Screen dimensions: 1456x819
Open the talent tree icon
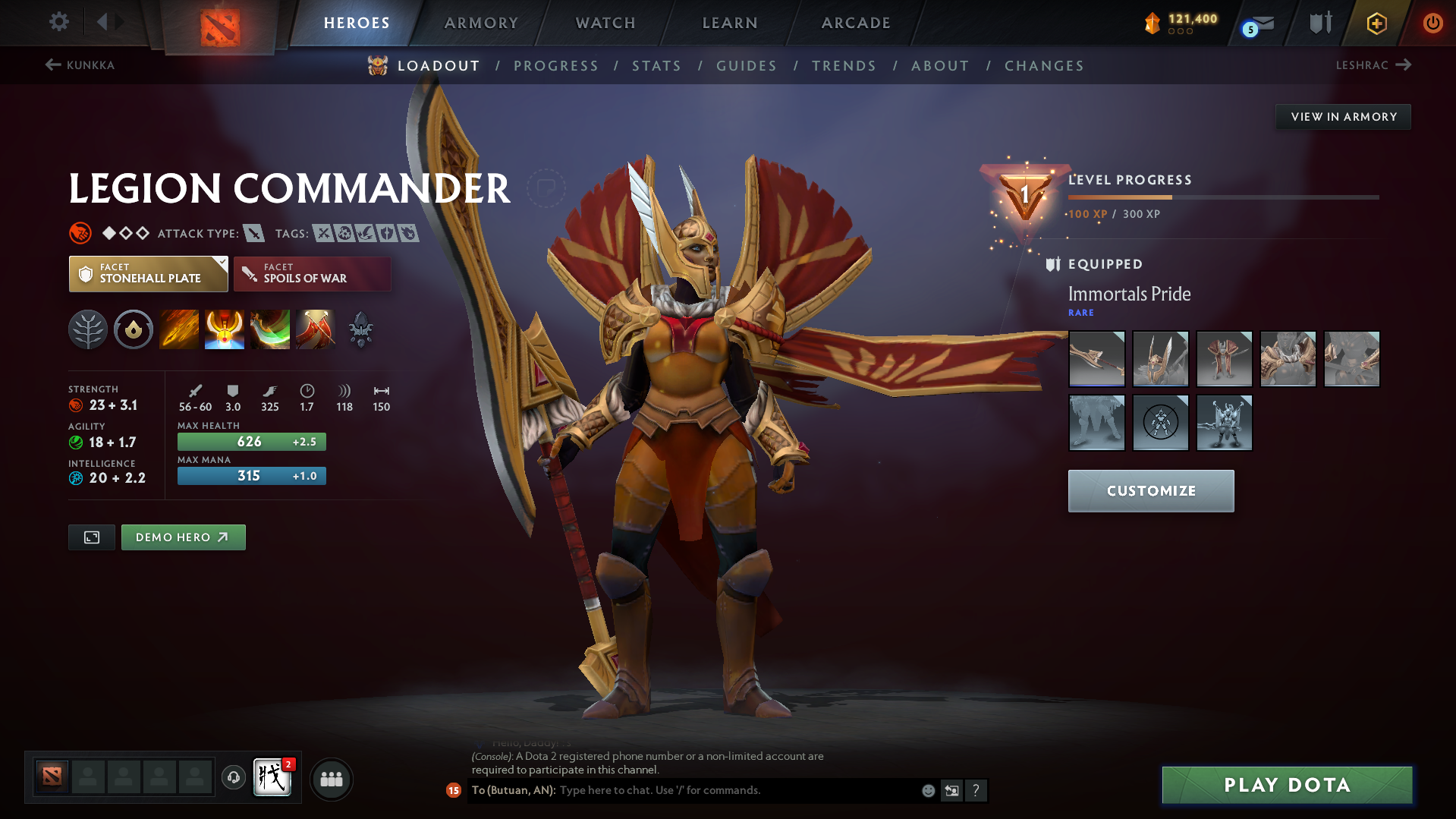pyautogui.click(x=88, y=329)
